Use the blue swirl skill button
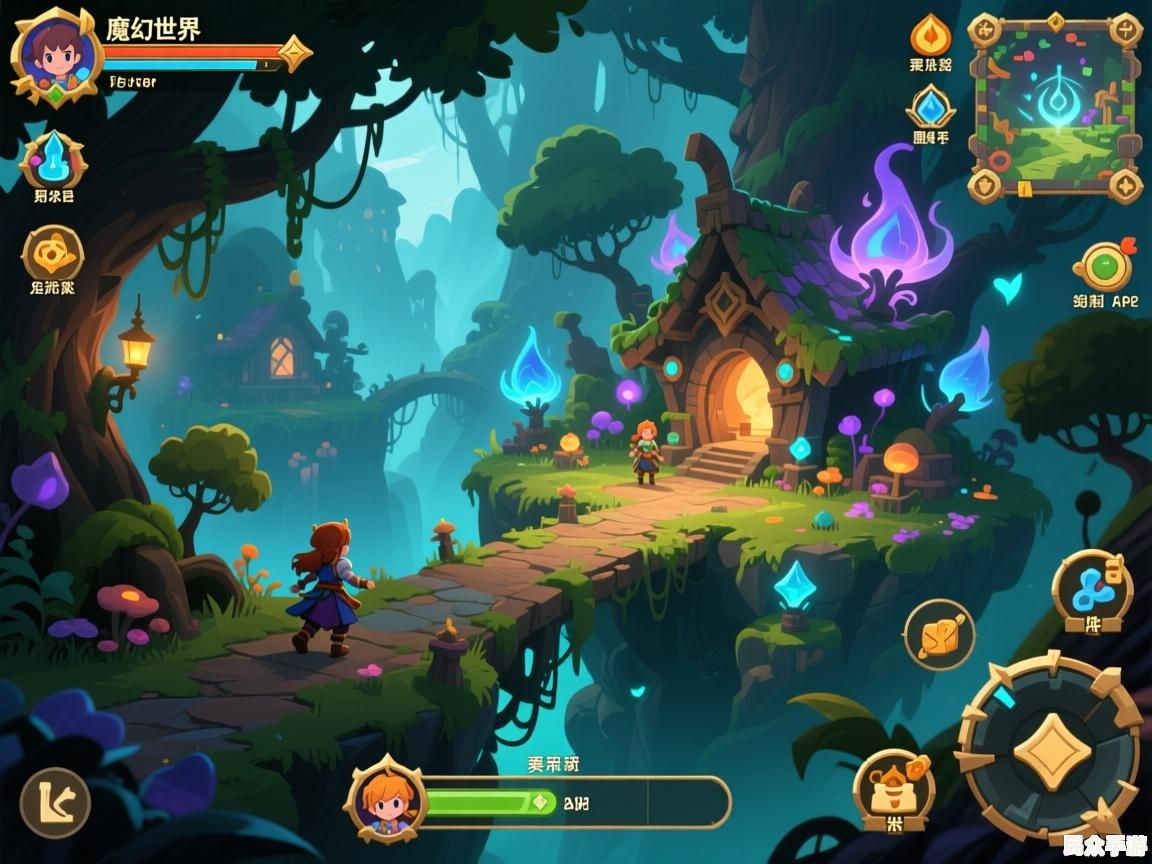The image size is (1152, 864). (1092, 590)
